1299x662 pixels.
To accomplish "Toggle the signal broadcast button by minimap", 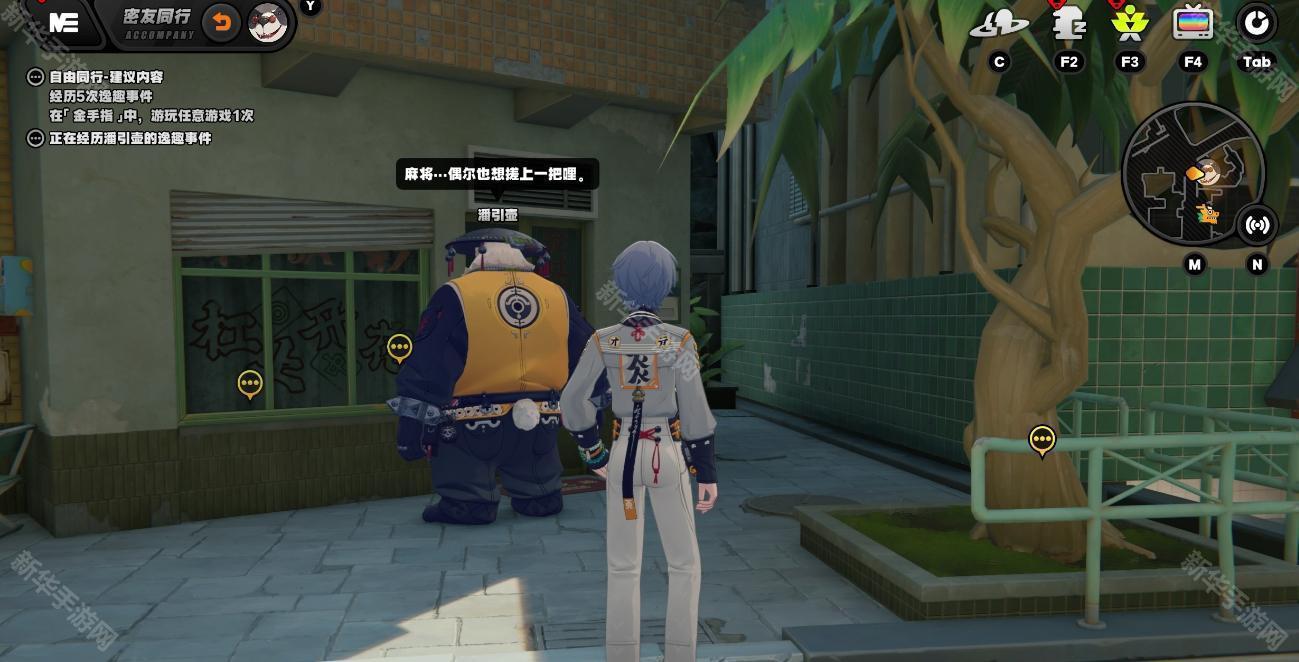I will pyautogui.click(x=1257, y=225).
